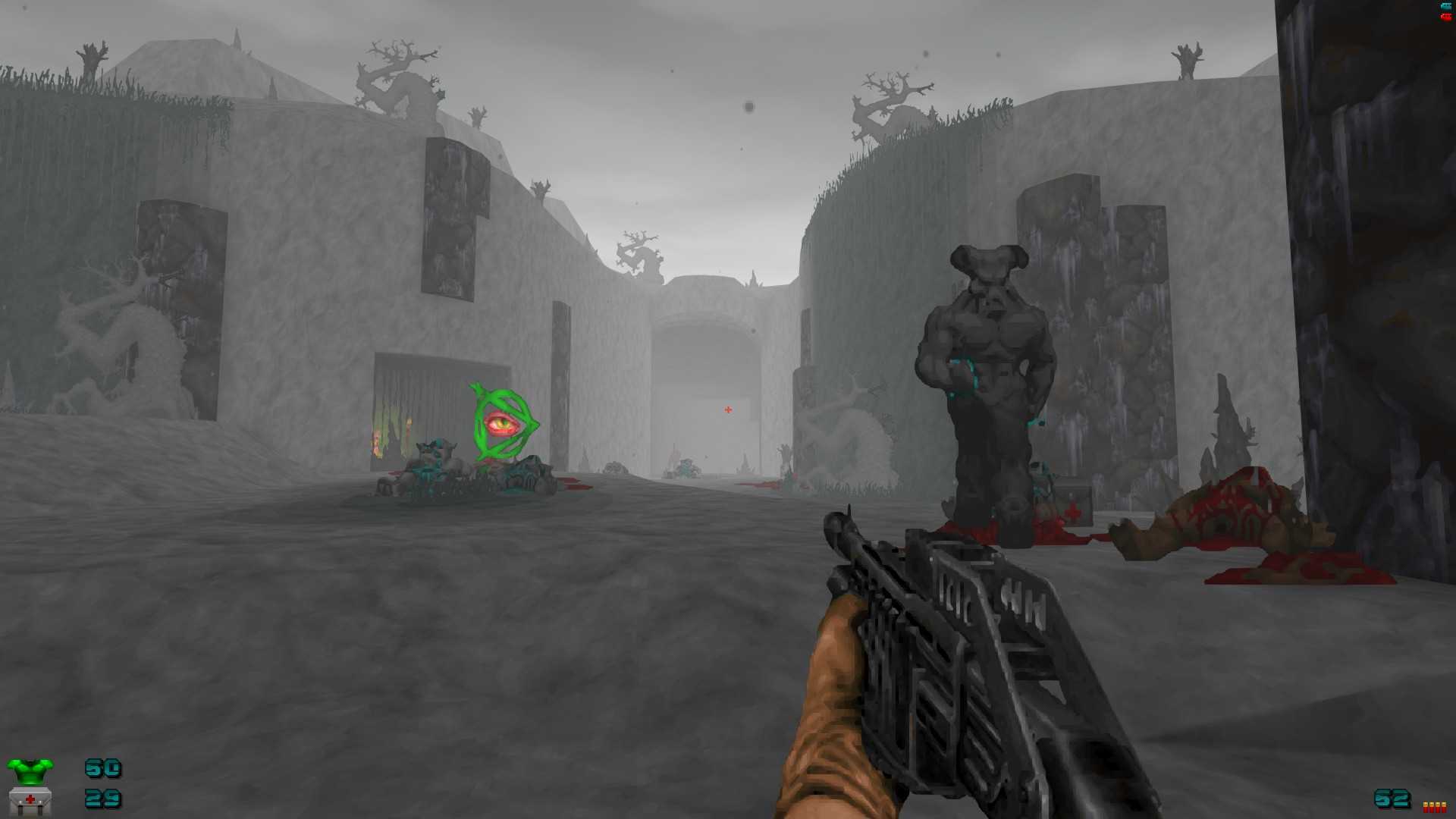Click the green armor icon
This screenshot has width=1456, height=819.
click(30, 770)
